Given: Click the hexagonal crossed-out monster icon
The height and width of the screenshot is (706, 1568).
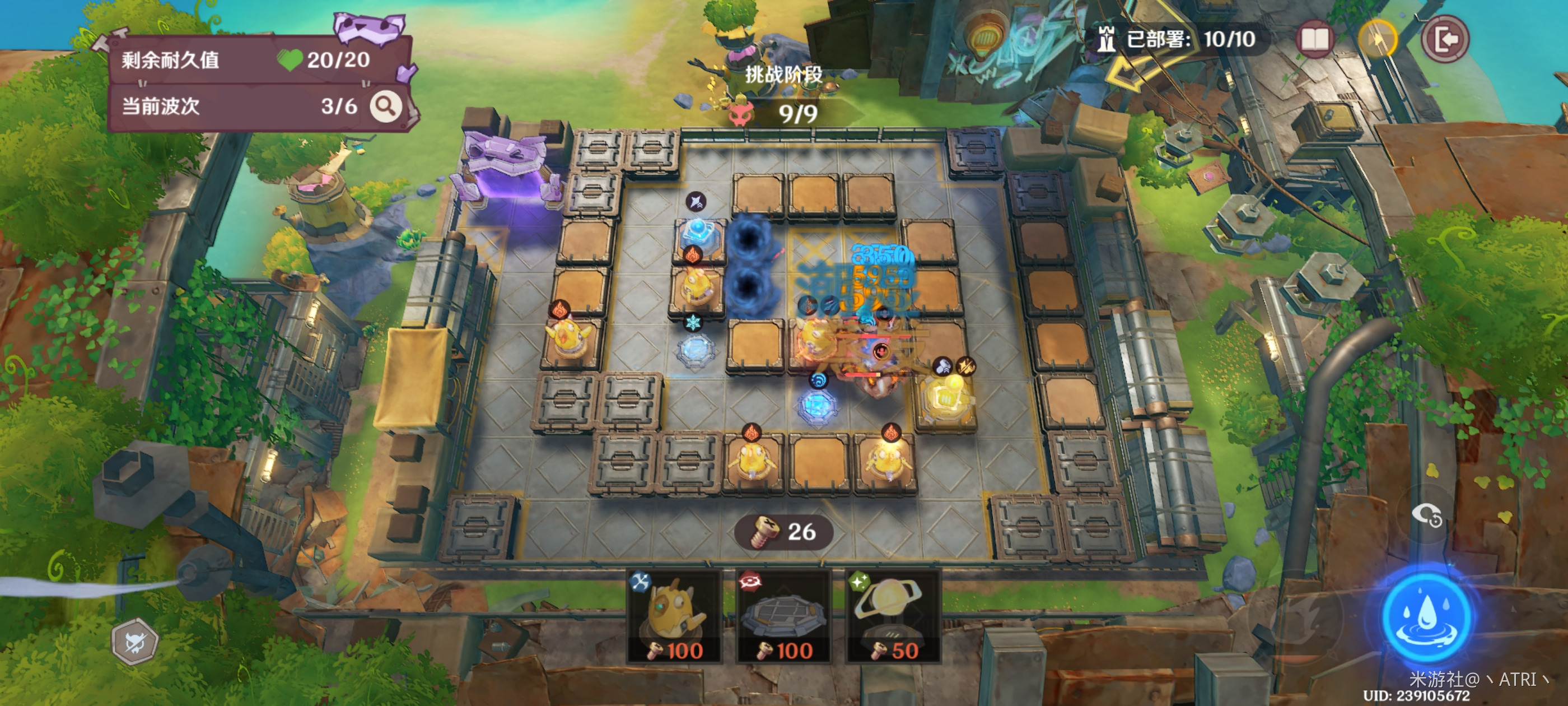Looking at the screenshot, I should tap(135, 642).
